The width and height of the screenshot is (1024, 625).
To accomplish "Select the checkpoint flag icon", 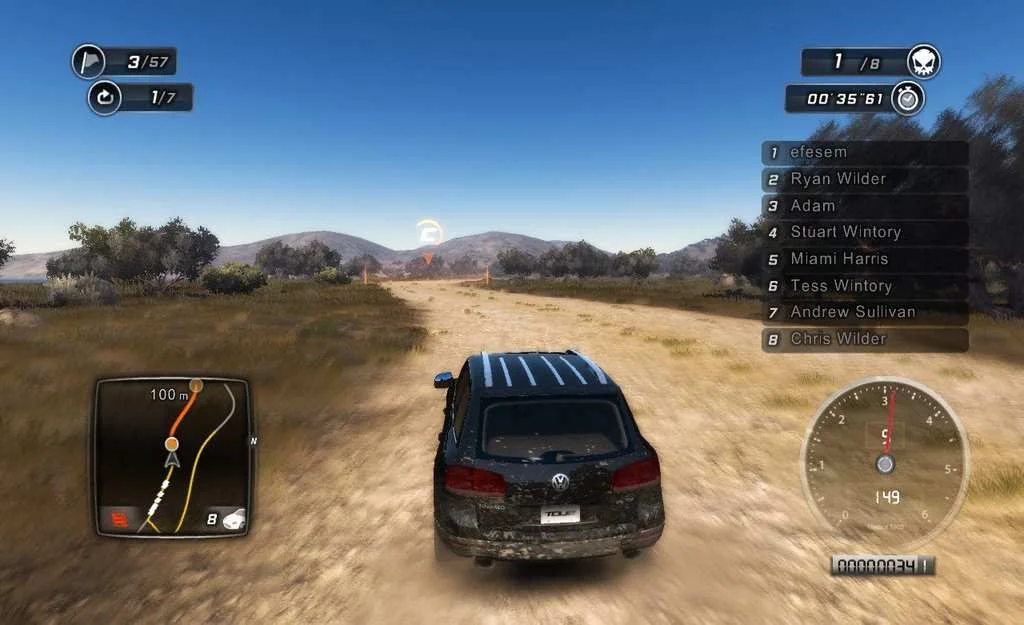I will (89, 62).
